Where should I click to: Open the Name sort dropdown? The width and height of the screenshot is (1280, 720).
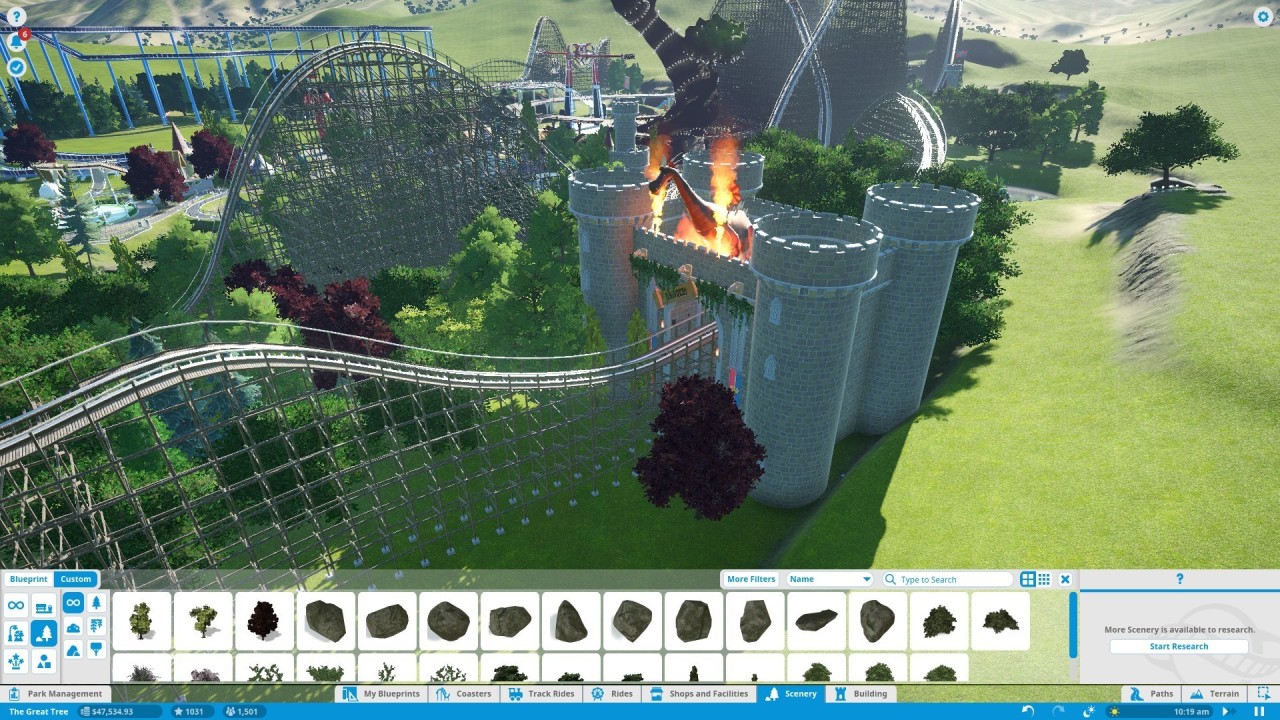click(830, 579)
